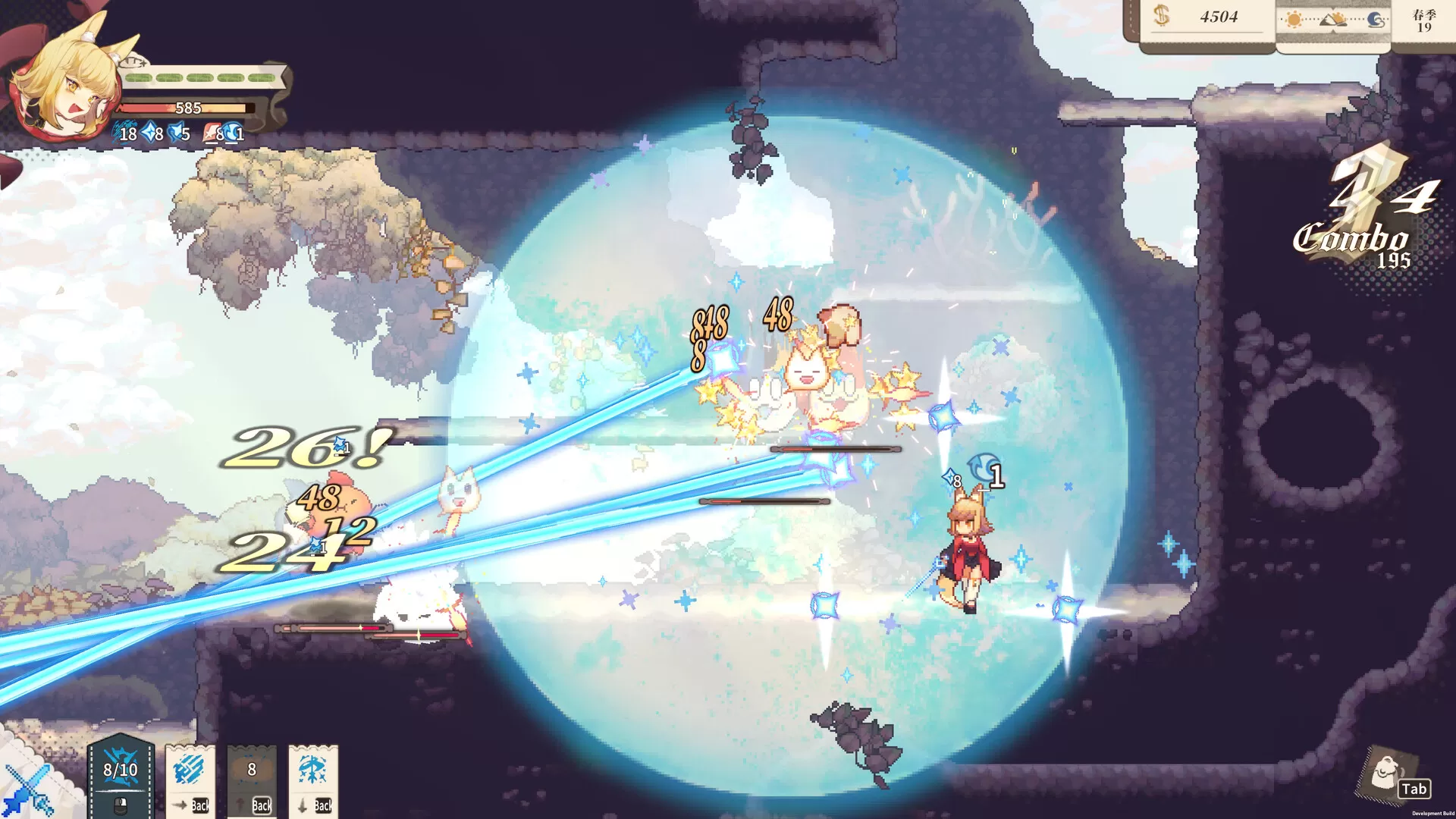1456x819 pixels.
Task: Open the backpack inventory icon
Action: tap(1388, 773)
